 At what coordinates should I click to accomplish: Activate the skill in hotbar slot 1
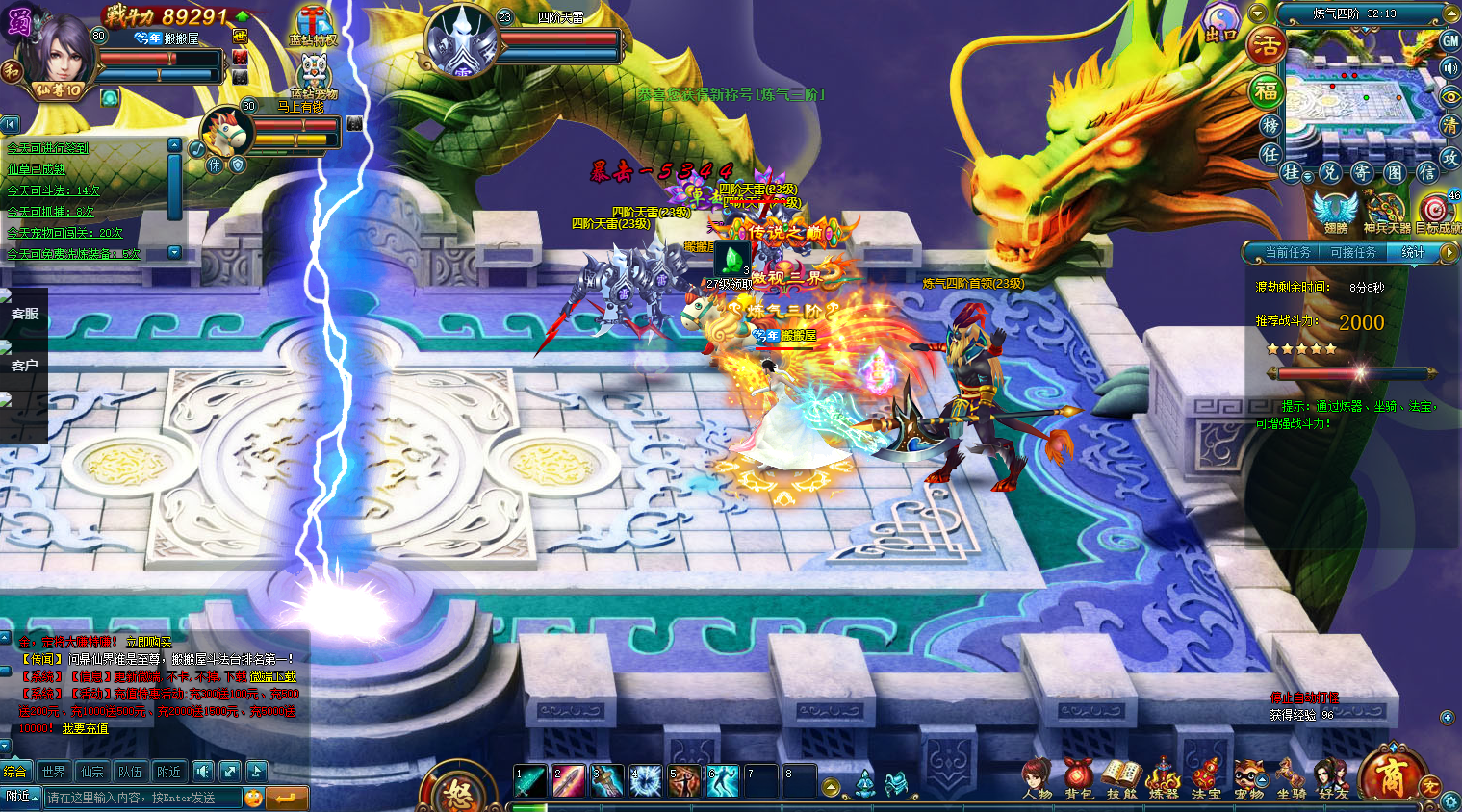530,780
